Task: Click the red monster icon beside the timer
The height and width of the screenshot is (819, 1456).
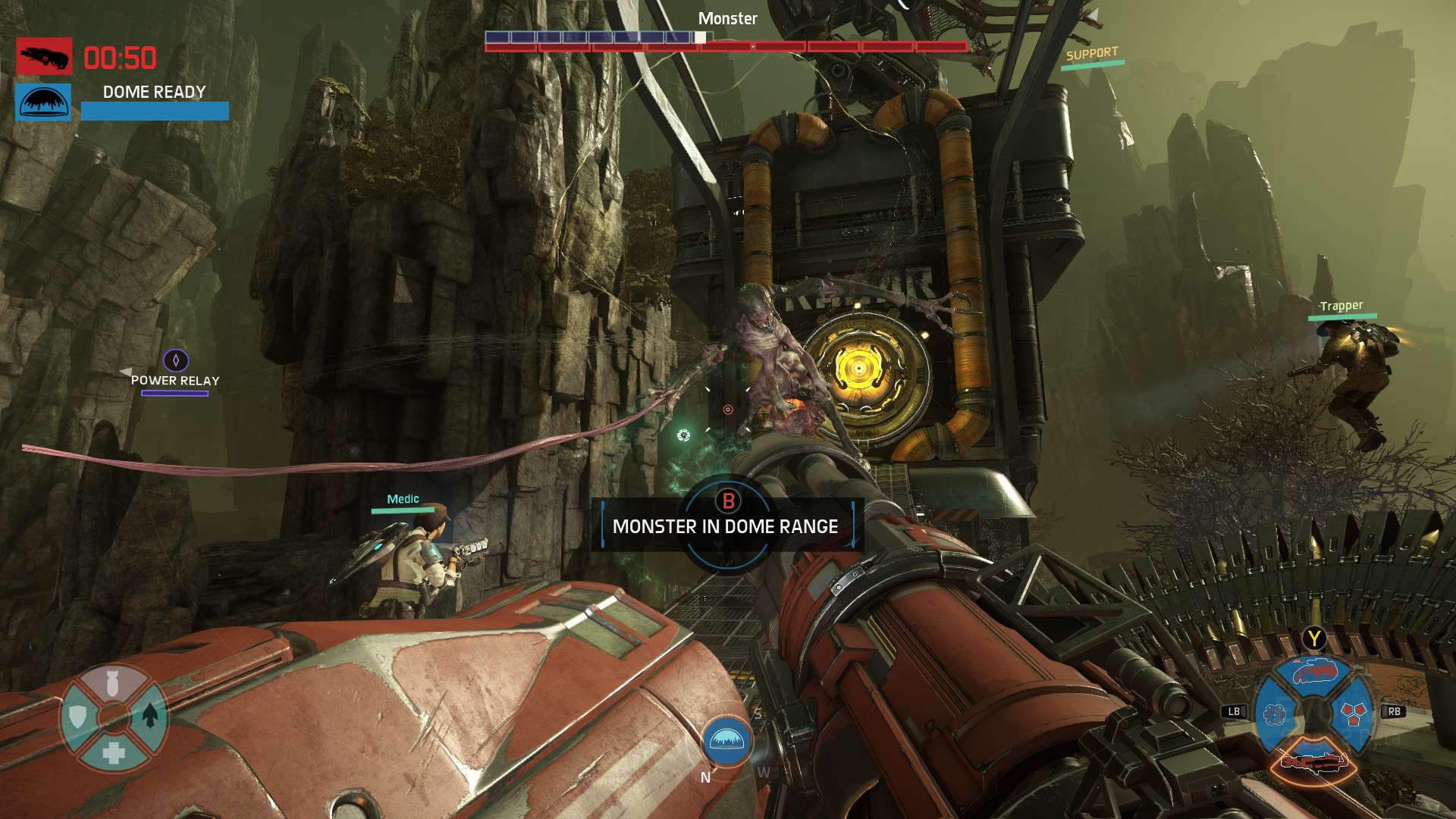Action: pos(44,56)
